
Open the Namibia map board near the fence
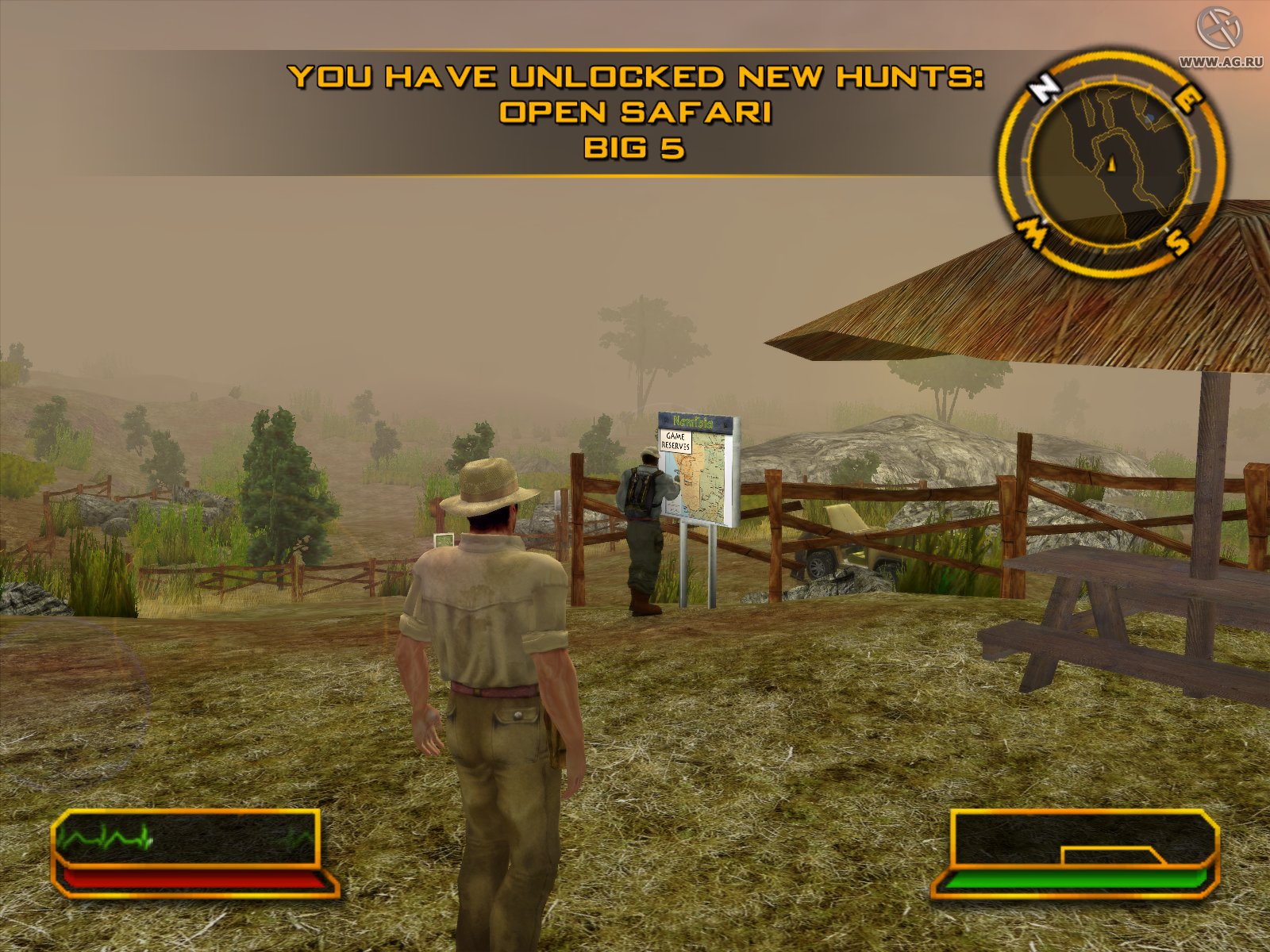pos(698,468)
